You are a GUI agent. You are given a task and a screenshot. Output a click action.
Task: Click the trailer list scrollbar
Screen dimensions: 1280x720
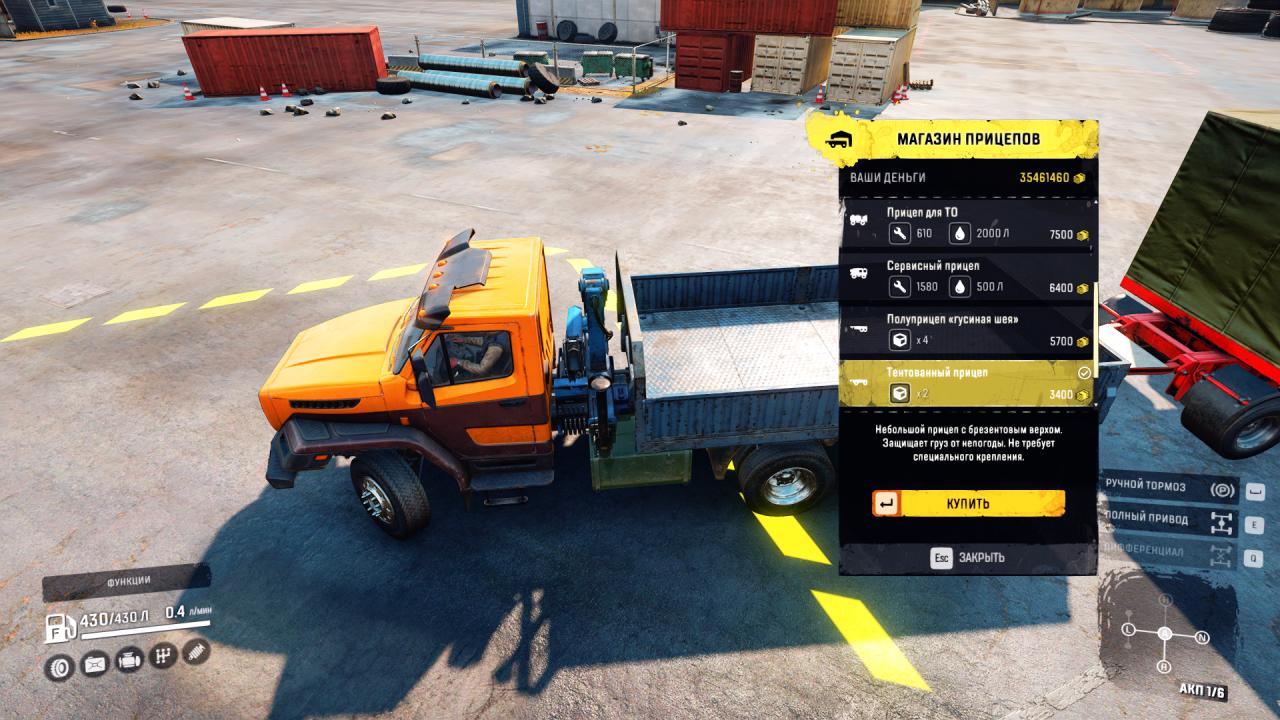click(x=1096, y=330)
